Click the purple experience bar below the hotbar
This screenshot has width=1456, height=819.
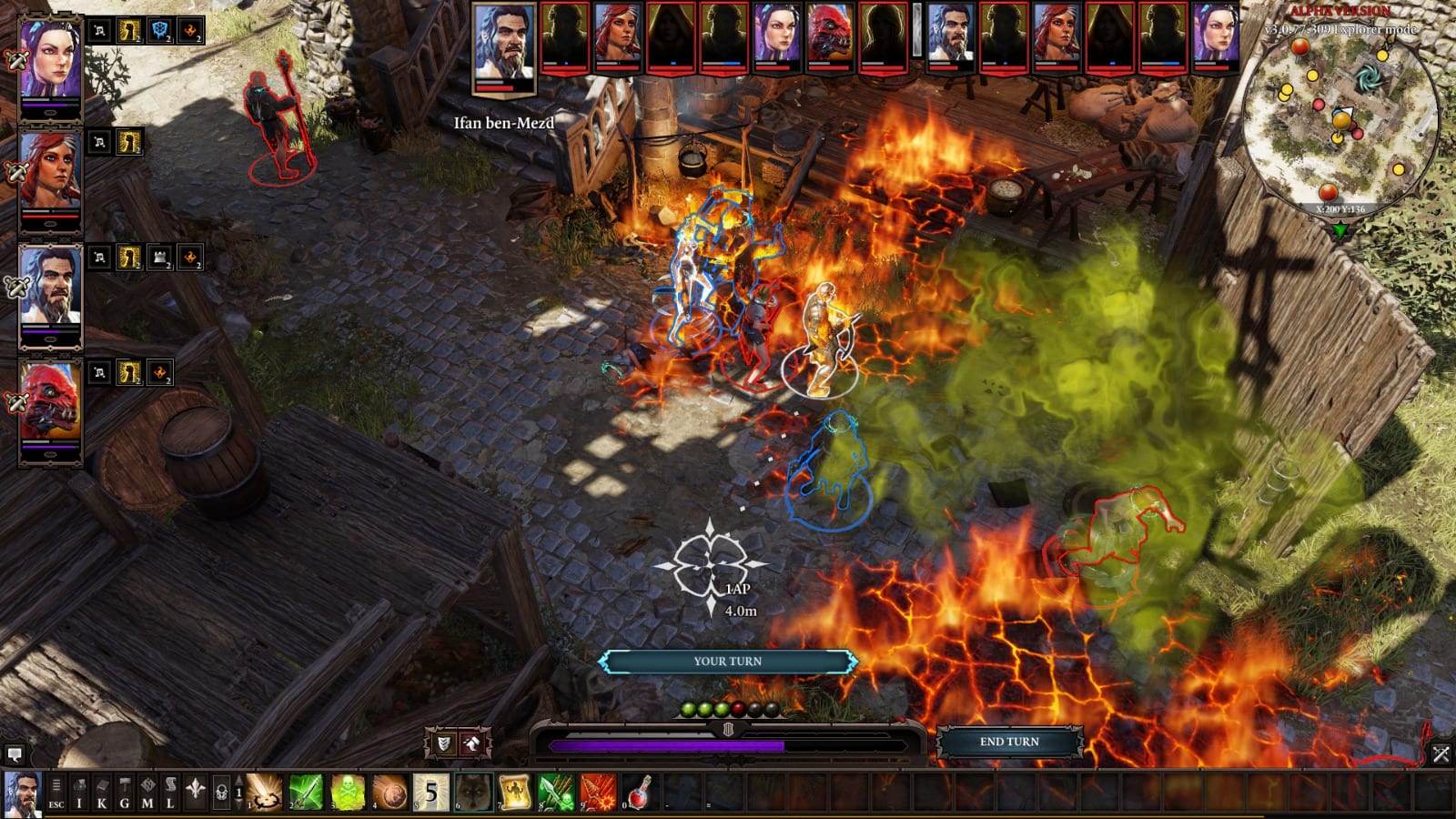[664, 744]
